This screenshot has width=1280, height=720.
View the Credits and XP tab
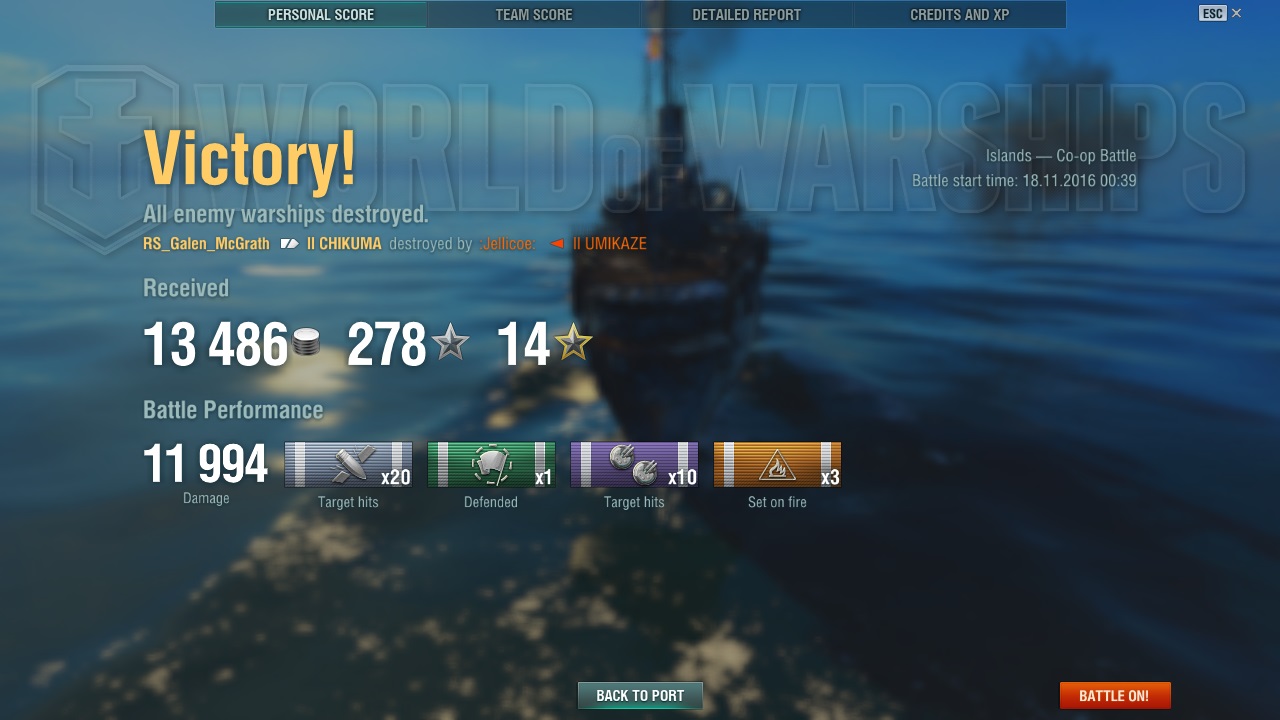tap(959, 15)
